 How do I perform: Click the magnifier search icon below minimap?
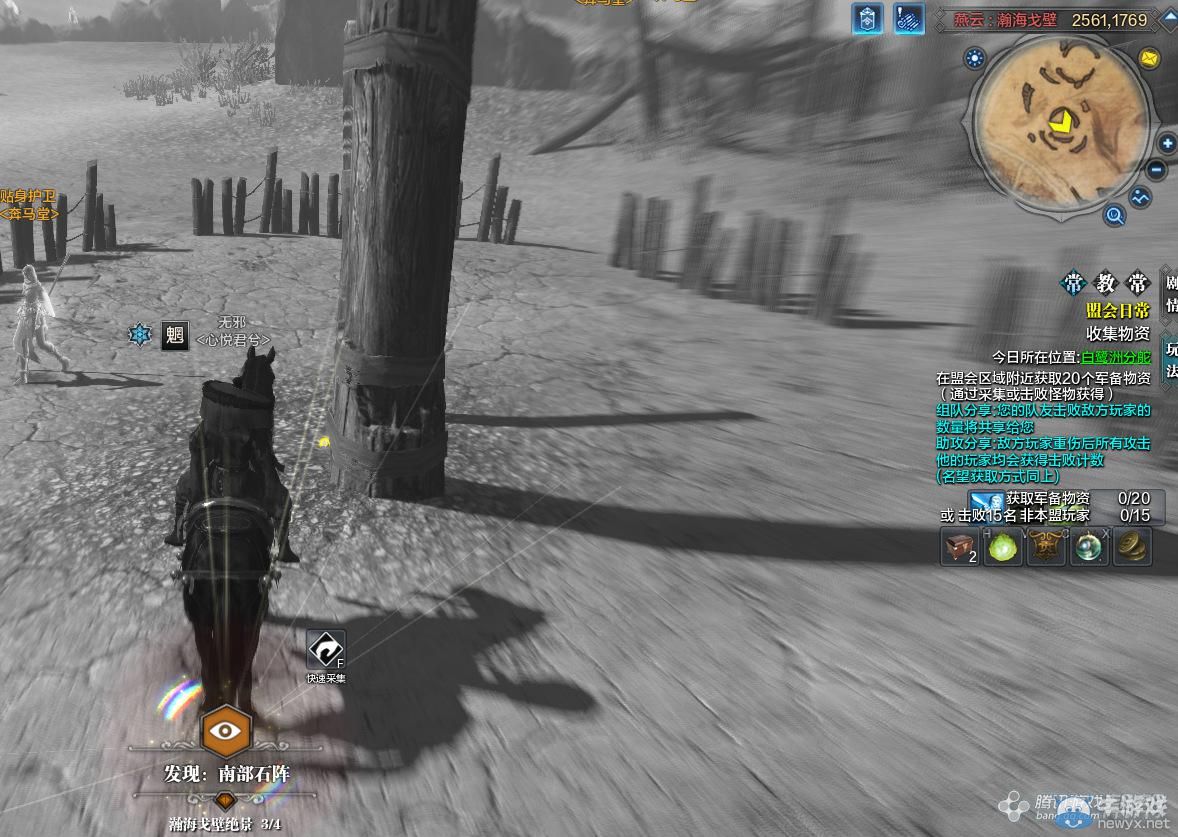[1114, 214]
